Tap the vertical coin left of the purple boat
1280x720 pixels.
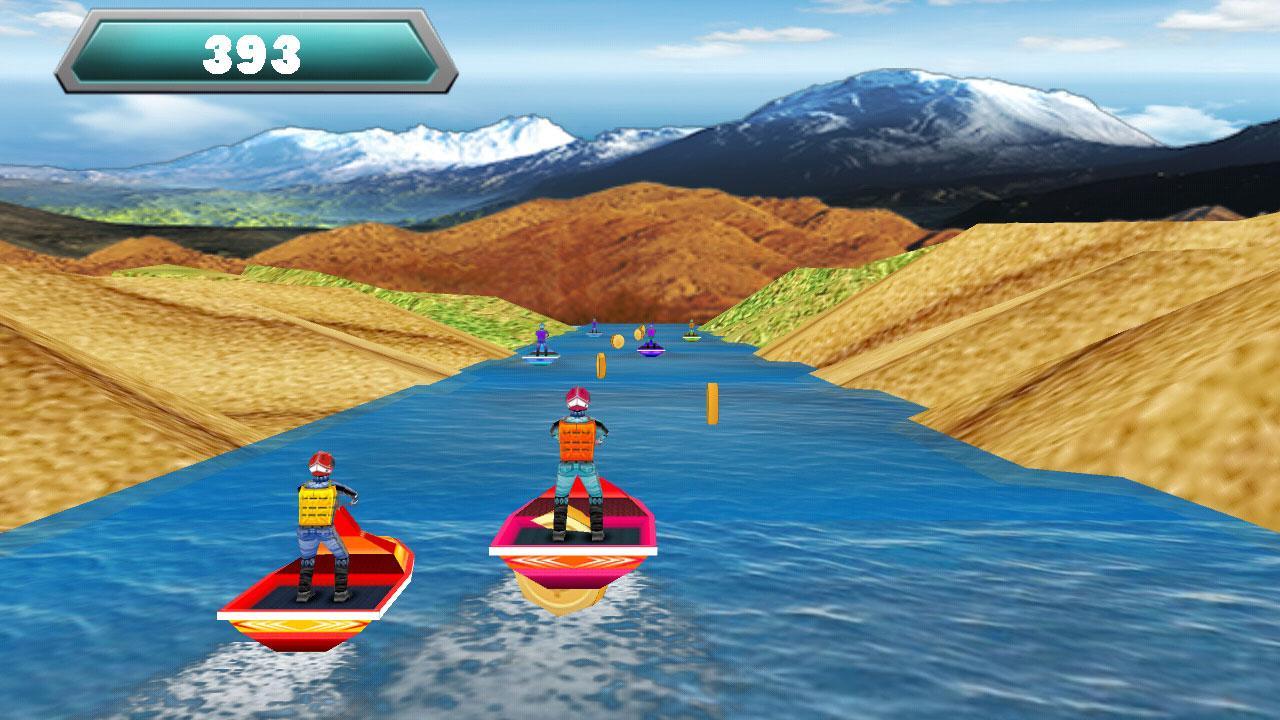tap(601, 366)
